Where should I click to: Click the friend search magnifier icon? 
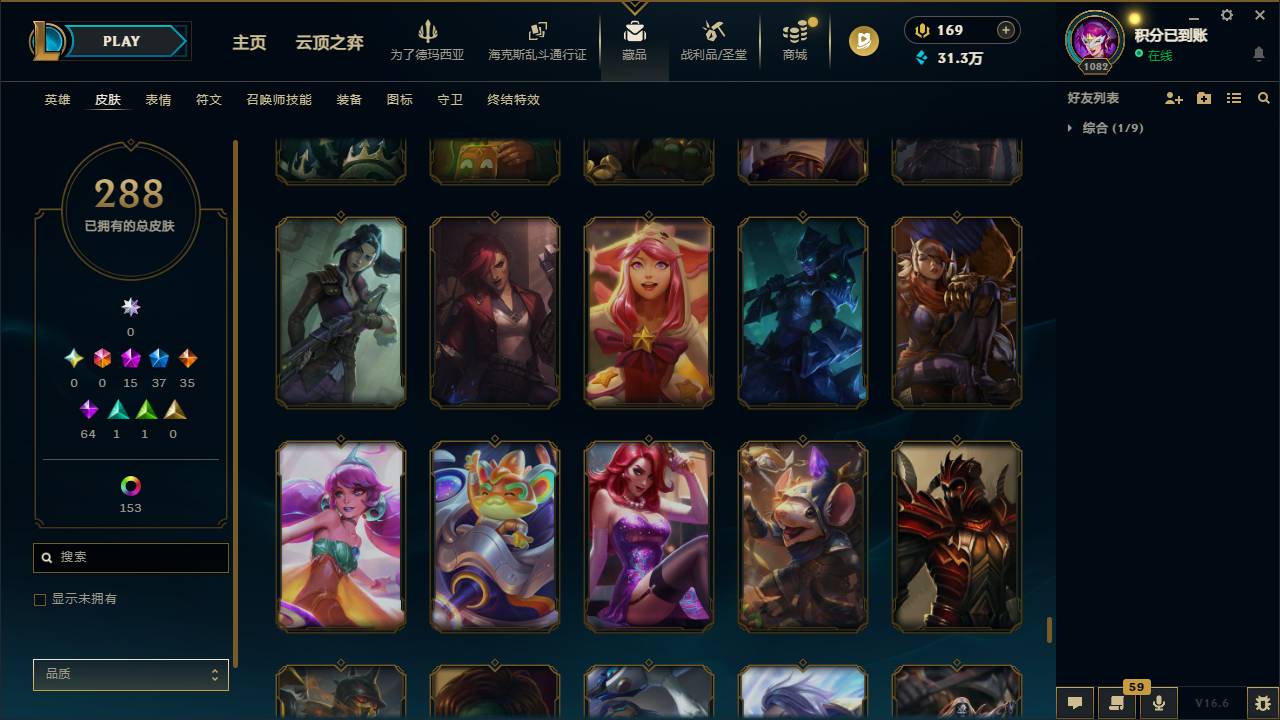pyautogui.click(x=1263, y=97)
